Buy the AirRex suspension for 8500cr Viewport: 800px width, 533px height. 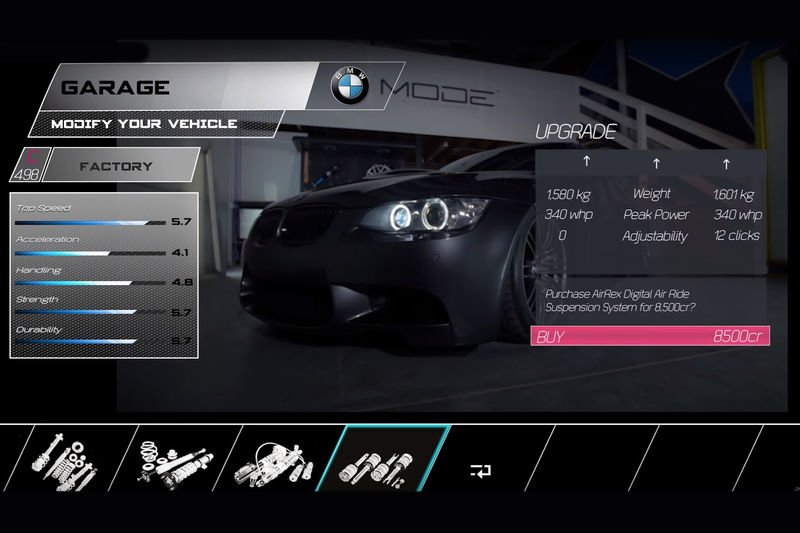(x=650, y=336)
